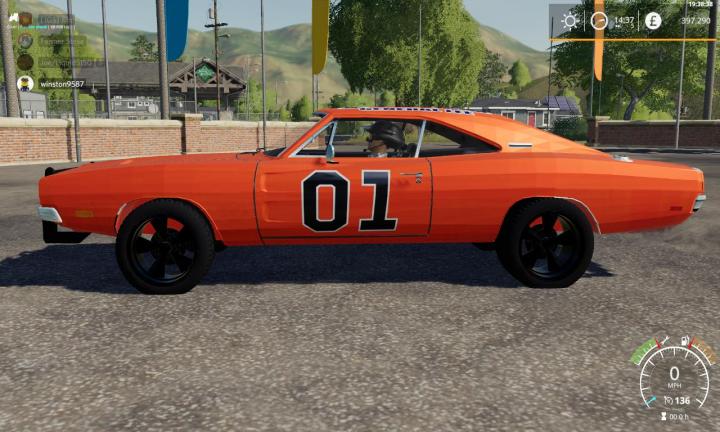The height and width of the screenshot is (432, 720).
Task: Click the pound money icon
Action: [x=652, y=20]
